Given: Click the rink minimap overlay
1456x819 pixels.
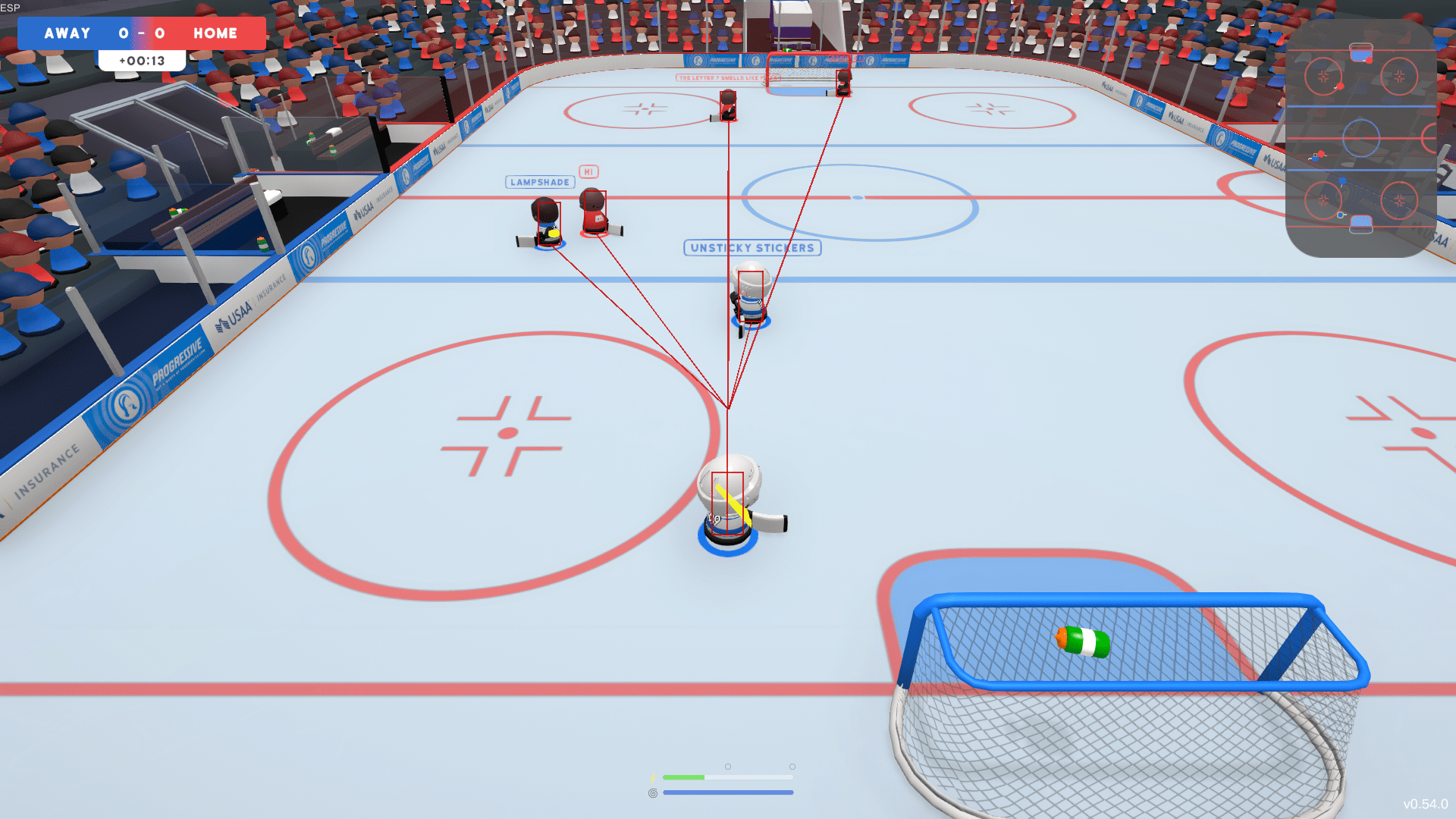Looking at the screenshot, I should coord(1360,139).
